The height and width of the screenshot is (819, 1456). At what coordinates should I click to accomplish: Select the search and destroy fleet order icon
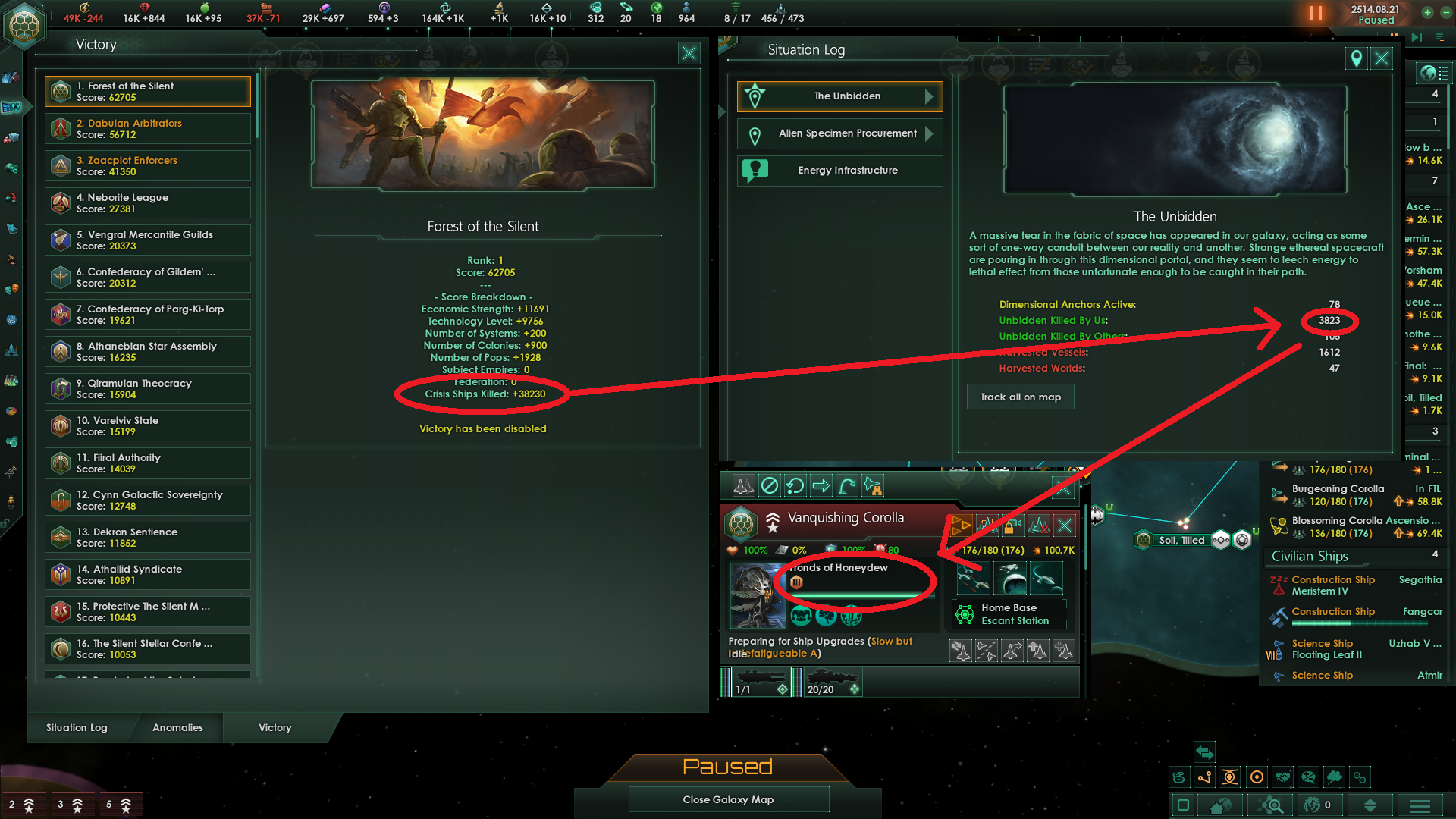tap(872, 487)
